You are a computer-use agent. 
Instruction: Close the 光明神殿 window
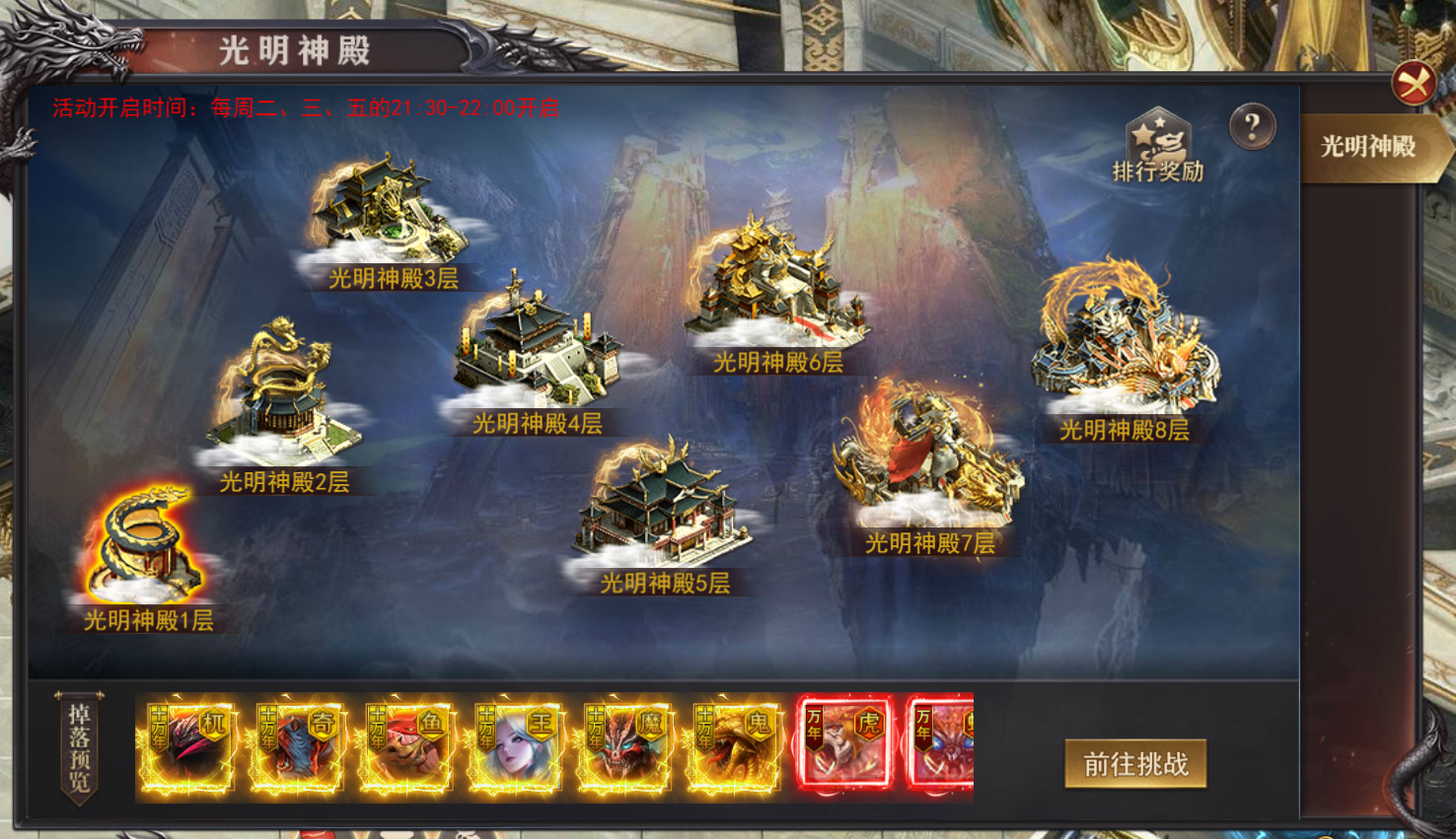(x=1414, y=83)
